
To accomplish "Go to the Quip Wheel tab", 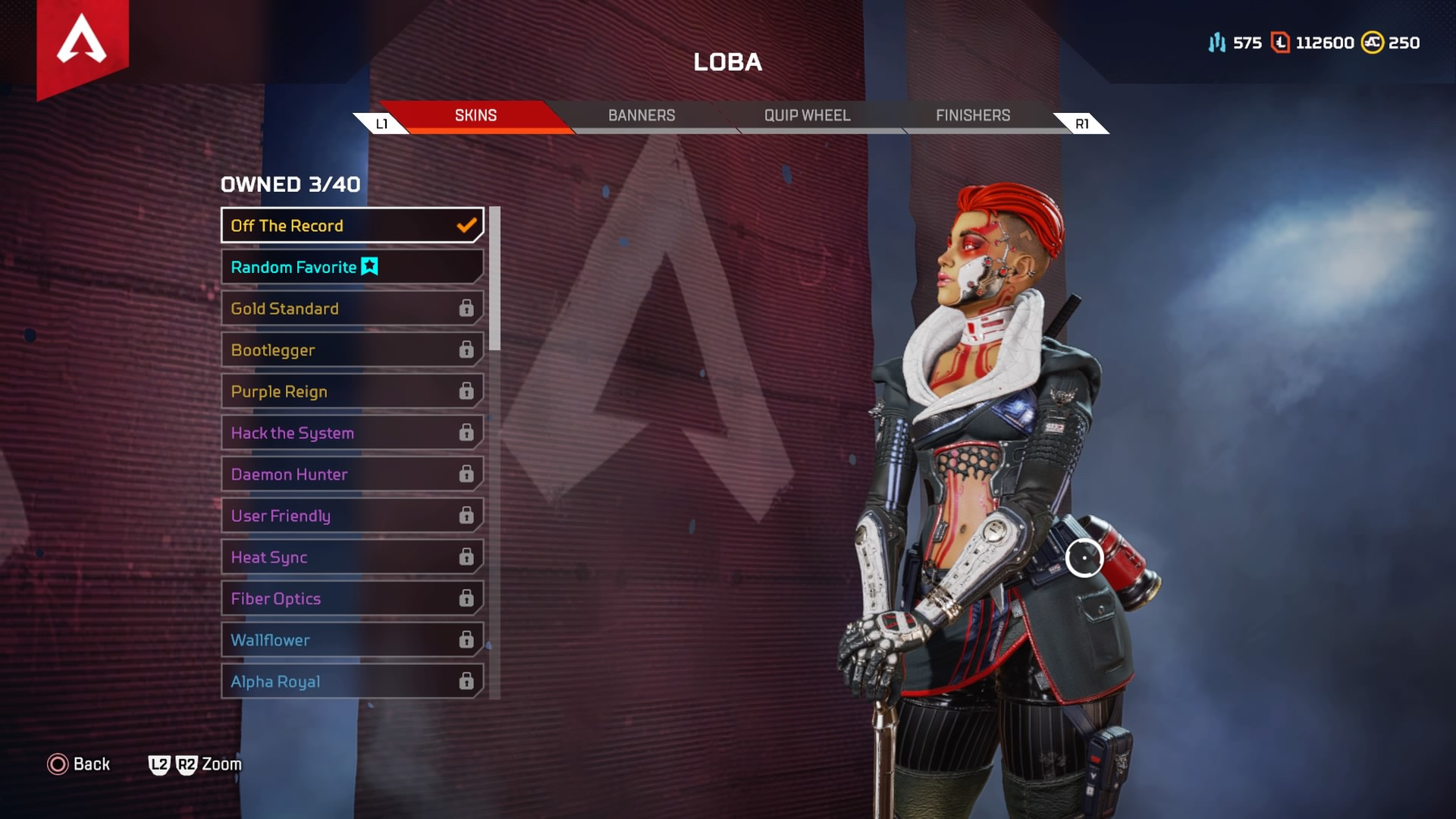I will tap(807, 115).
